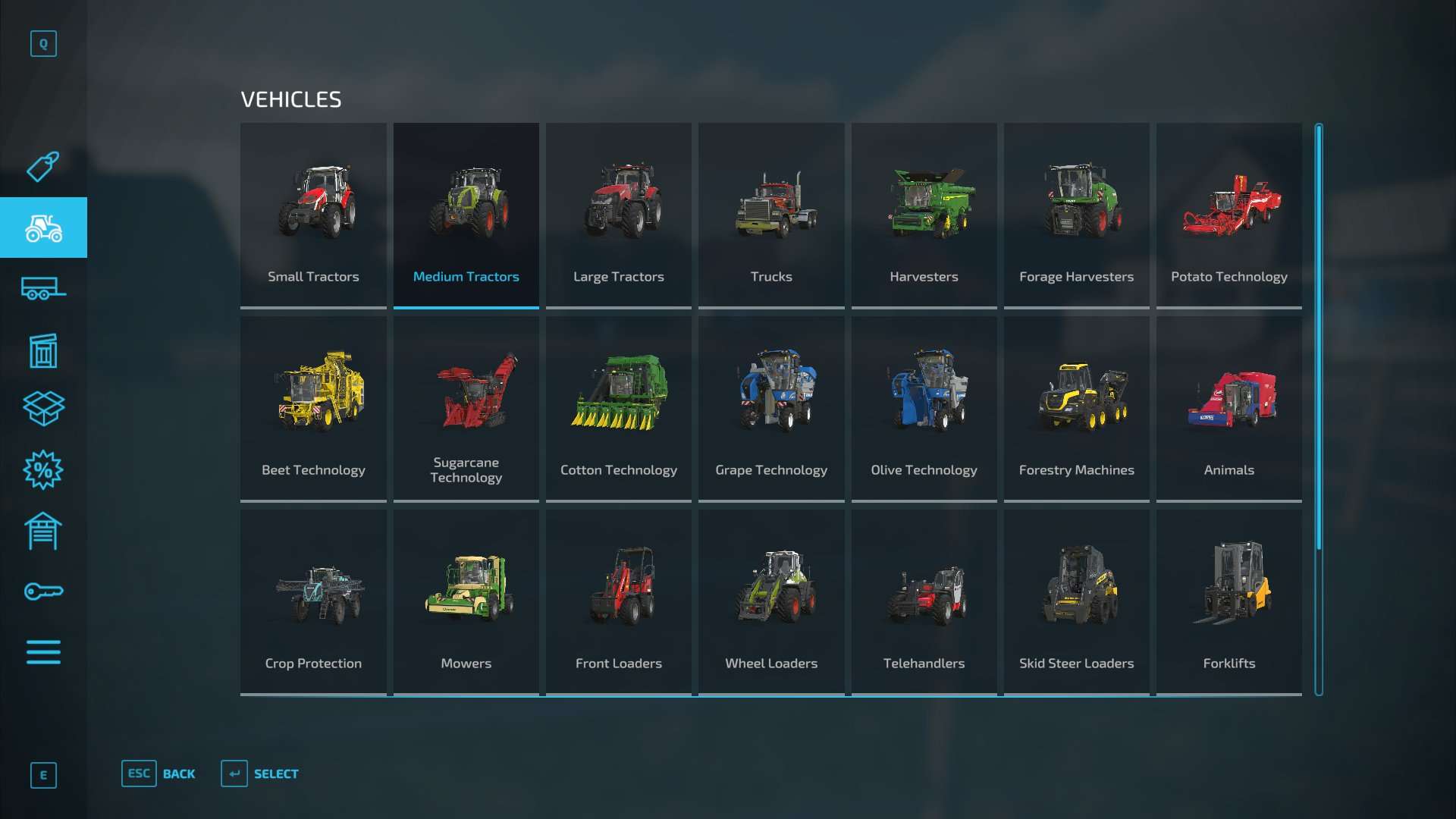Image resolution: width=1456 pixels, height=819 pixels.
Task: Go back using the ESC Back button
Action: pyautogui.click(x=158, y=773)
